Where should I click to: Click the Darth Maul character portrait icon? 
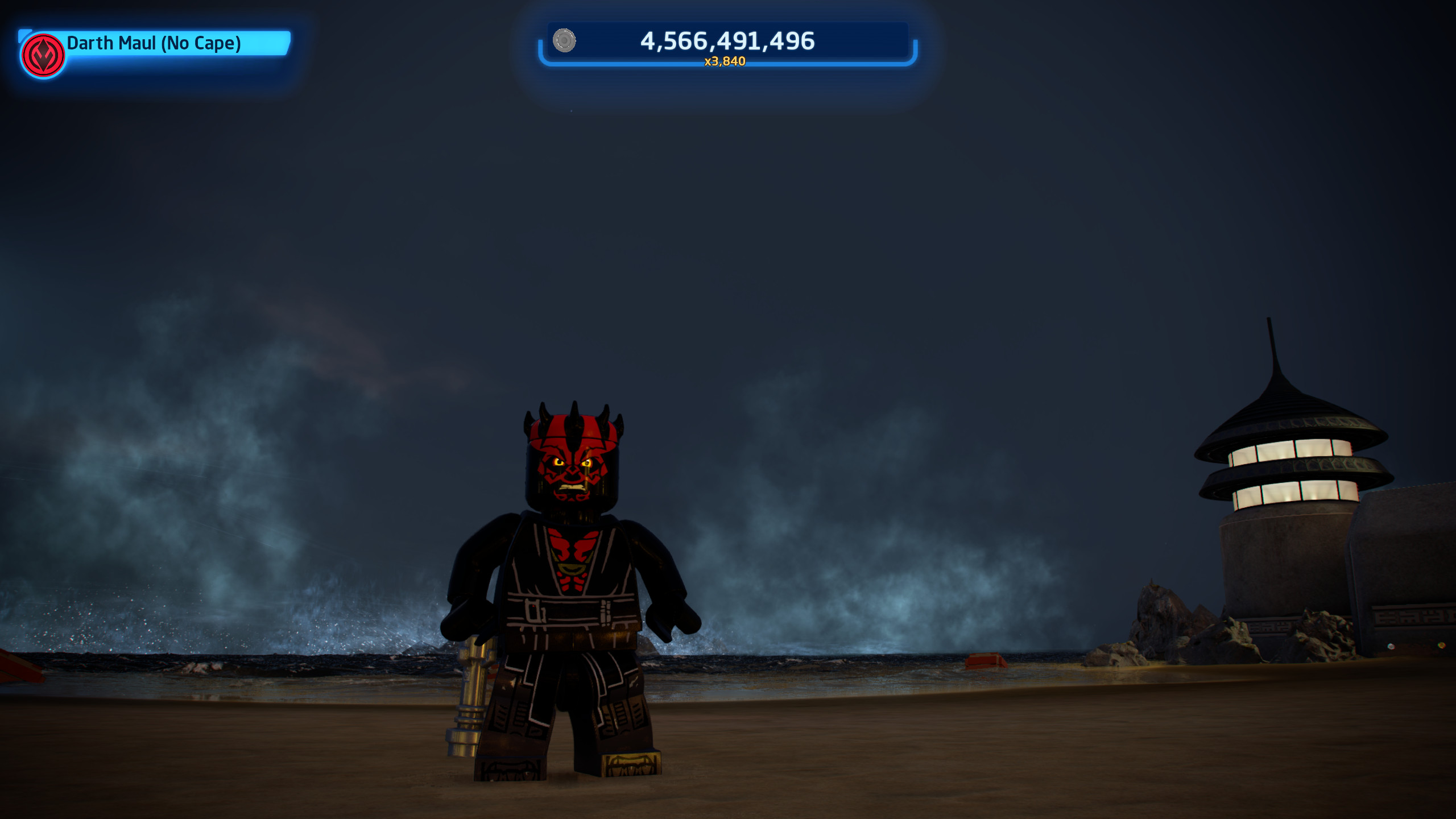tap(43, 55)
